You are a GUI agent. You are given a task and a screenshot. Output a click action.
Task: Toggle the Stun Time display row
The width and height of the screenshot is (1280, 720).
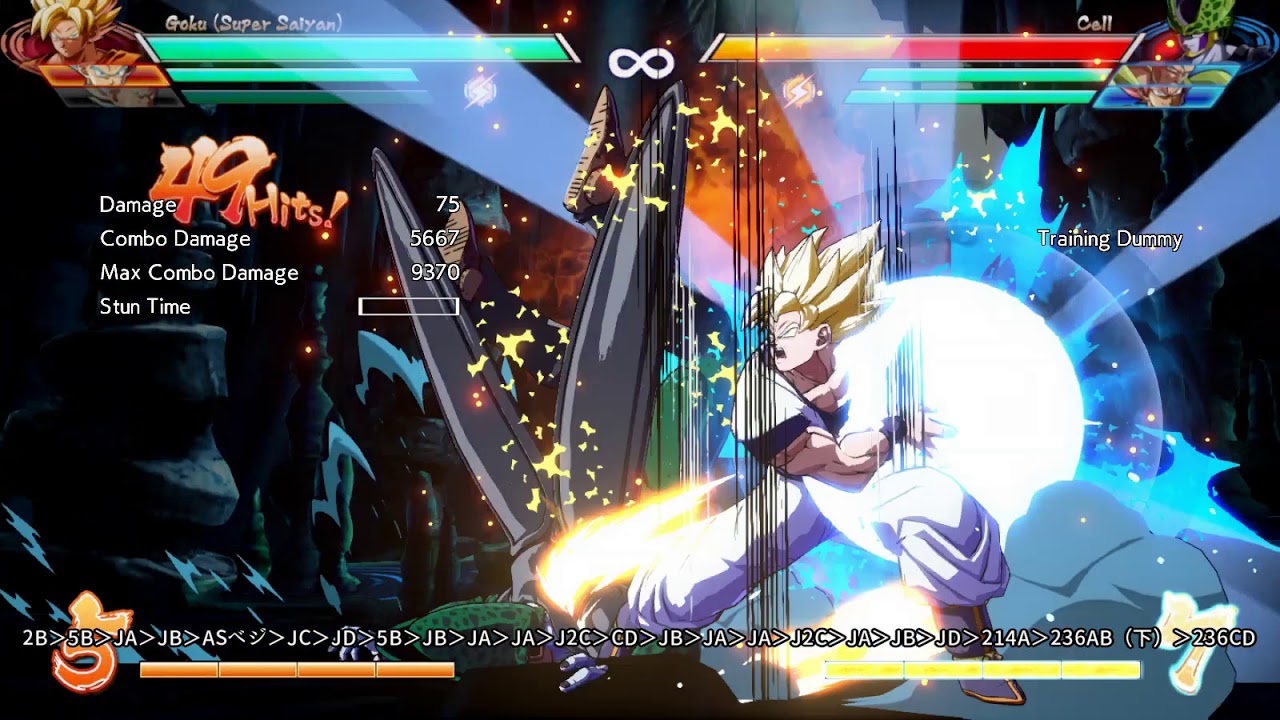click(x=145, y=307)
